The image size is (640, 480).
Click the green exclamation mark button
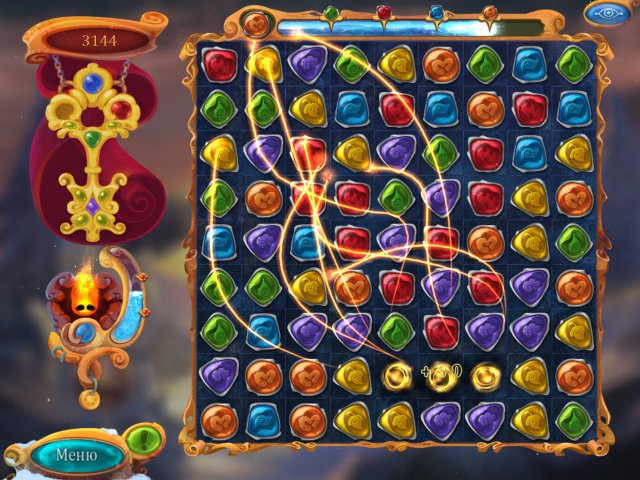tap(147, 438)
